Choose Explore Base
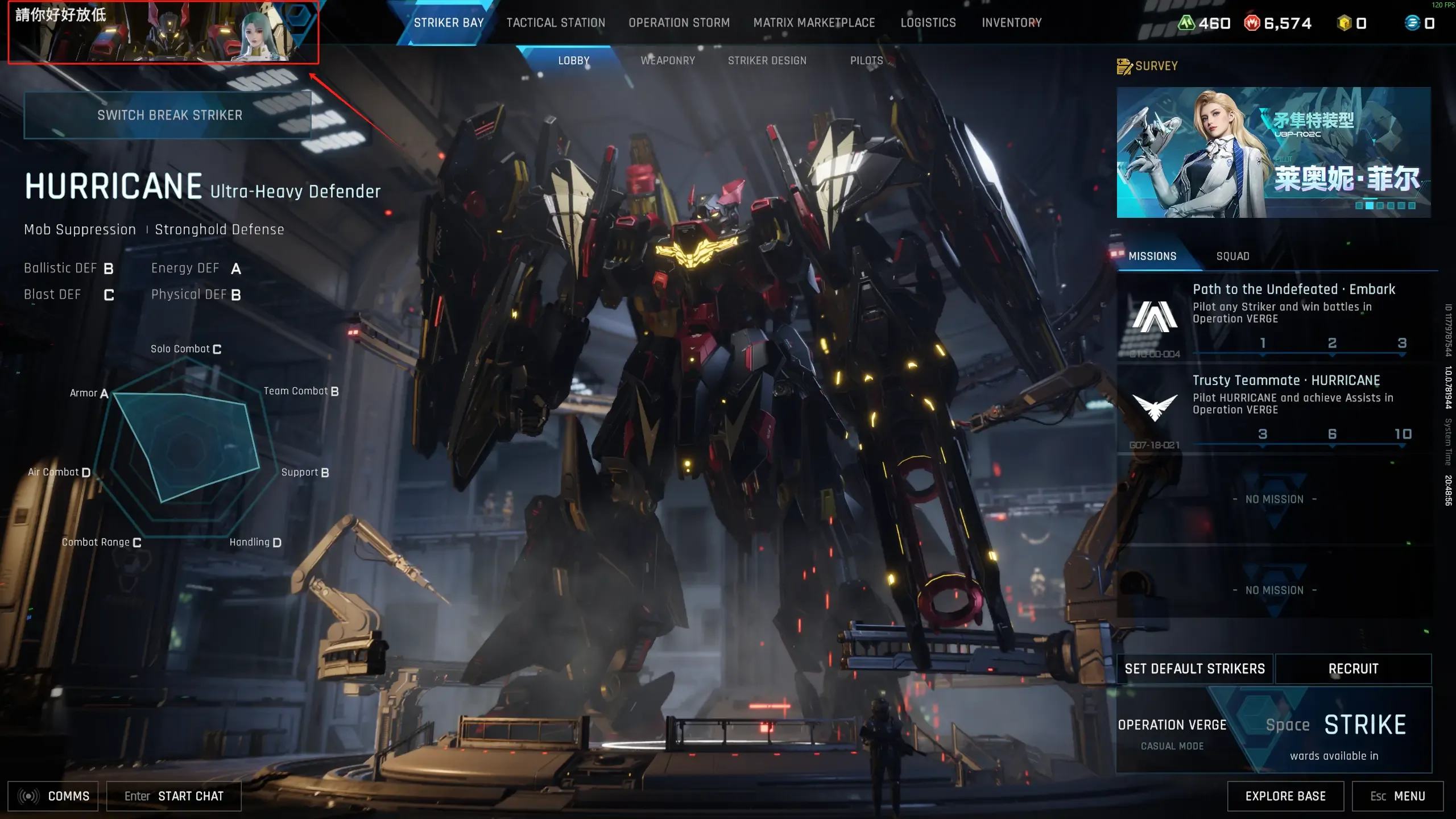The image size is (1456, 819). pyautogui.click(x=1285, y=796)
